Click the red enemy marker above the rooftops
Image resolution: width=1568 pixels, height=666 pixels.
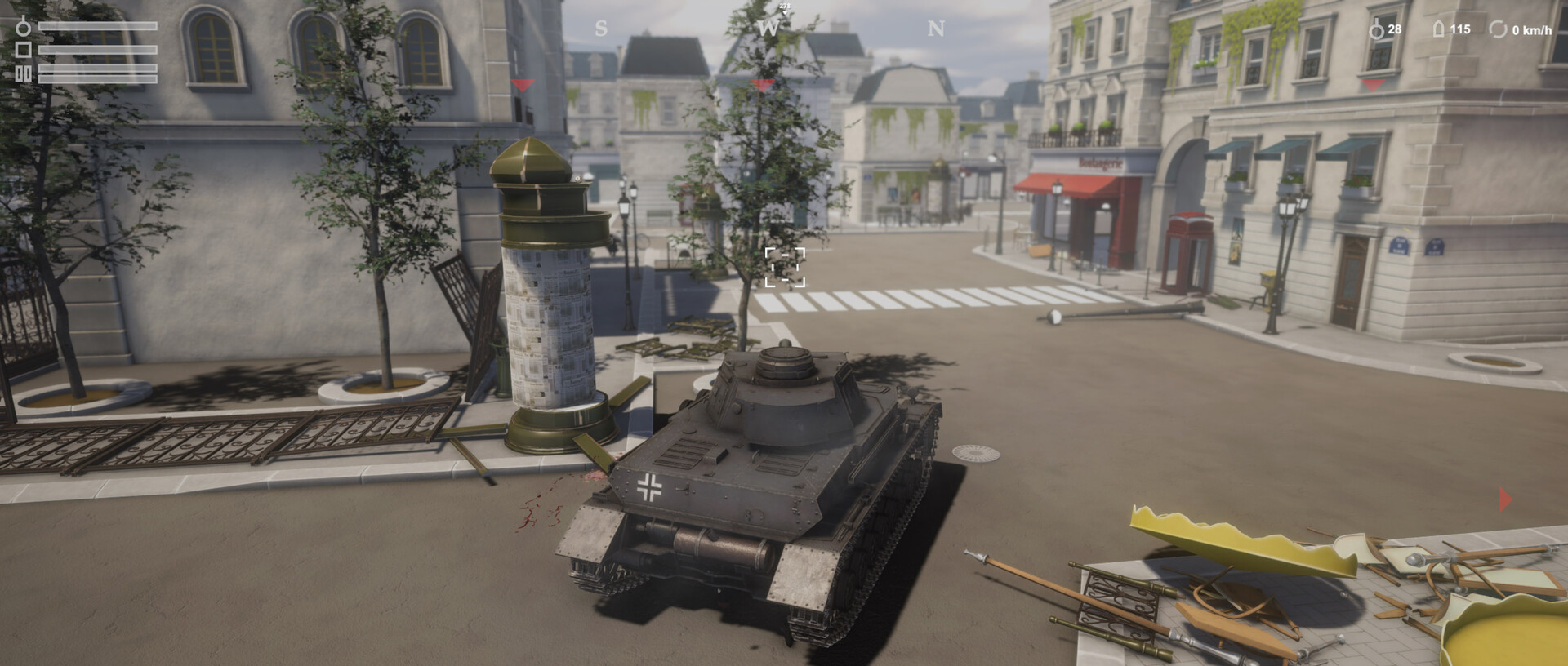tap(521, 84)
